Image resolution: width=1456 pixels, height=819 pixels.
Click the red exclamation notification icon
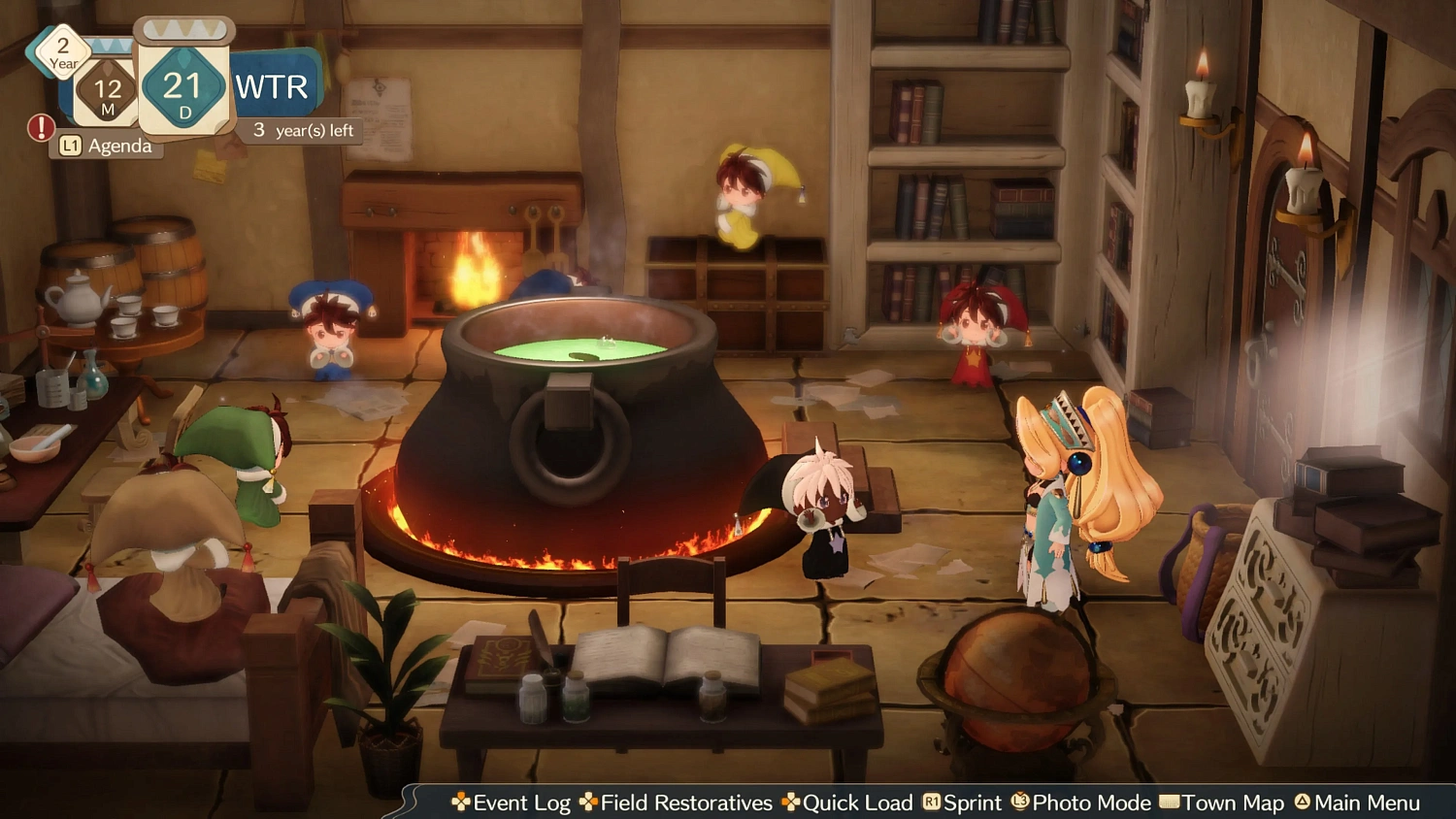click(x=40, y=126)
